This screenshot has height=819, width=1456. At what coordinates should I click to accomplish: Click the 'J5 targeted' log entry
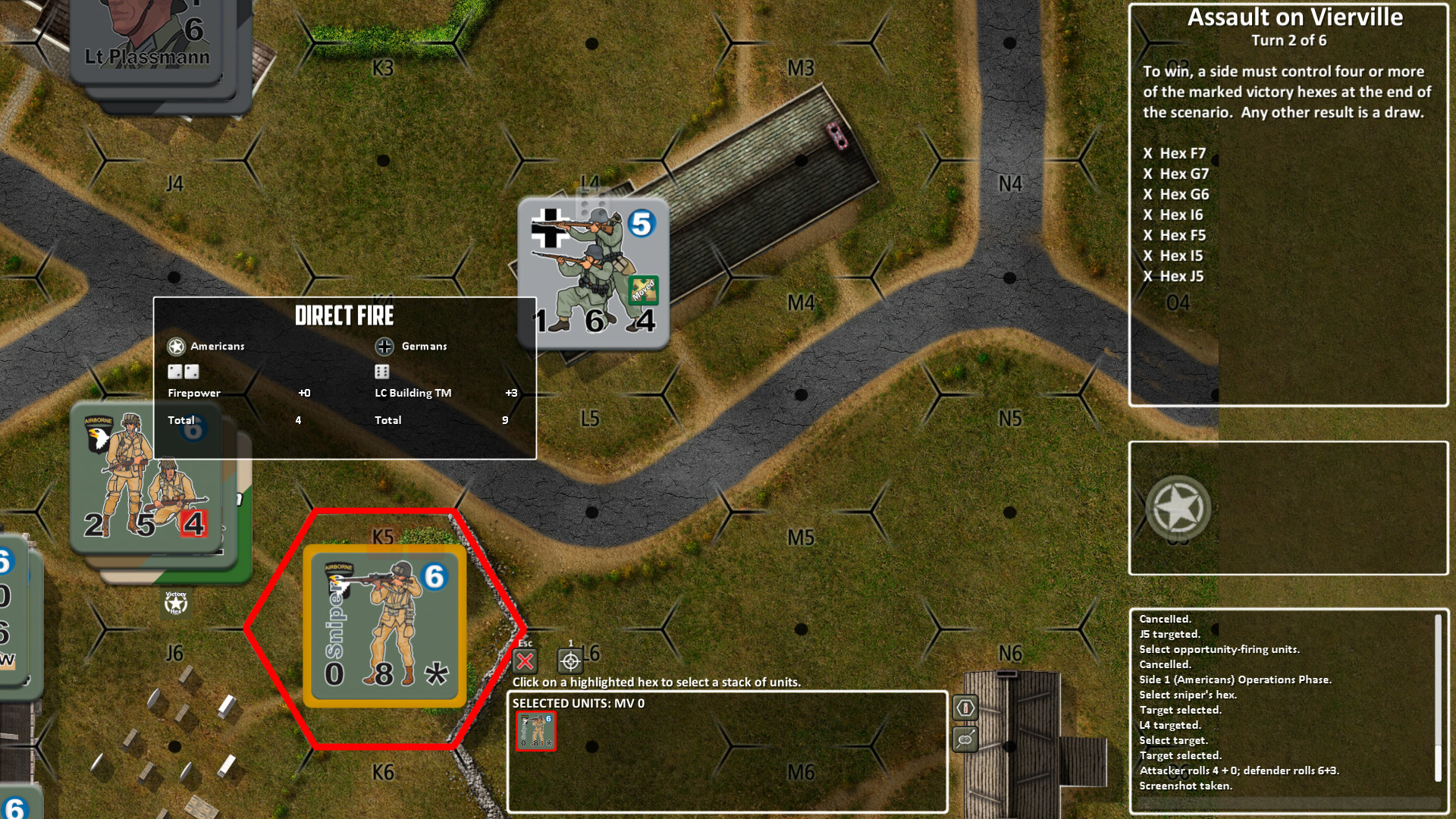coord(1170,632)
